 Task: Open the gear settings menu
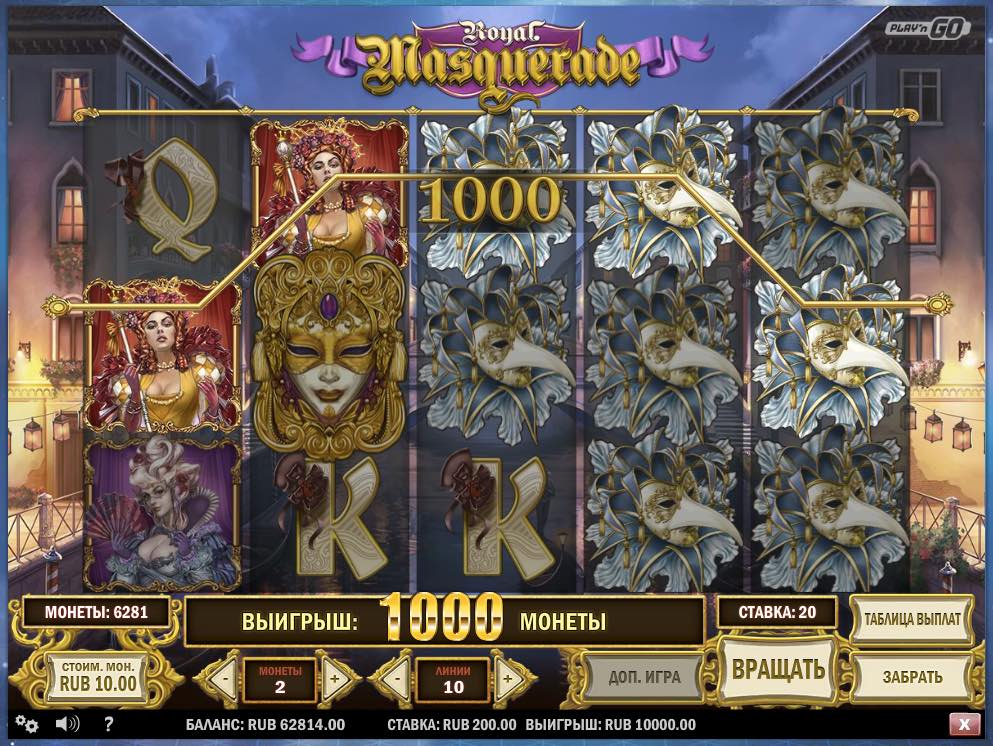point(26,724)
